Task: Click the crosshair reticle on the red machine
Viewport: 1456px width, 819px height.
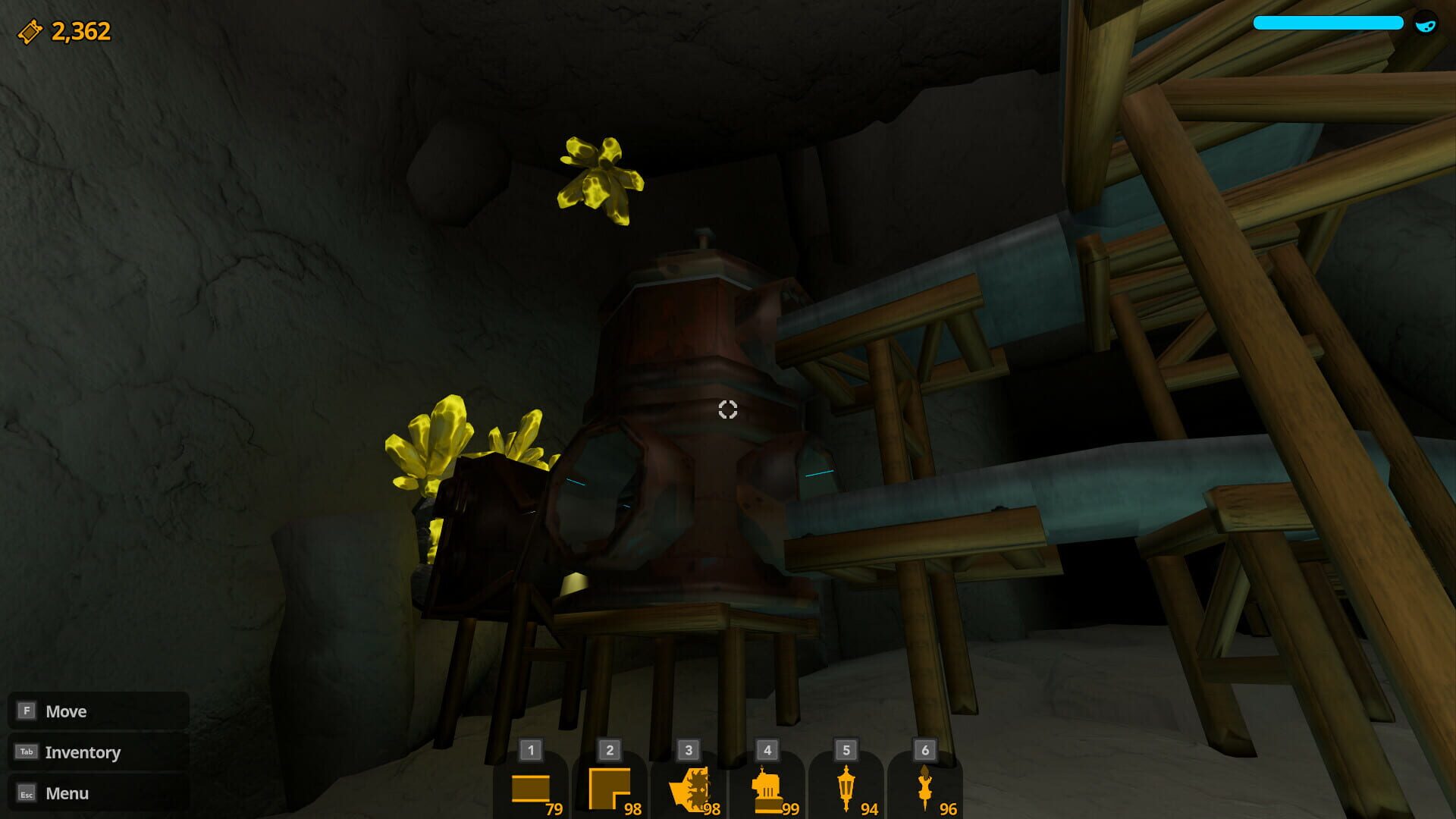Action: 728,409
